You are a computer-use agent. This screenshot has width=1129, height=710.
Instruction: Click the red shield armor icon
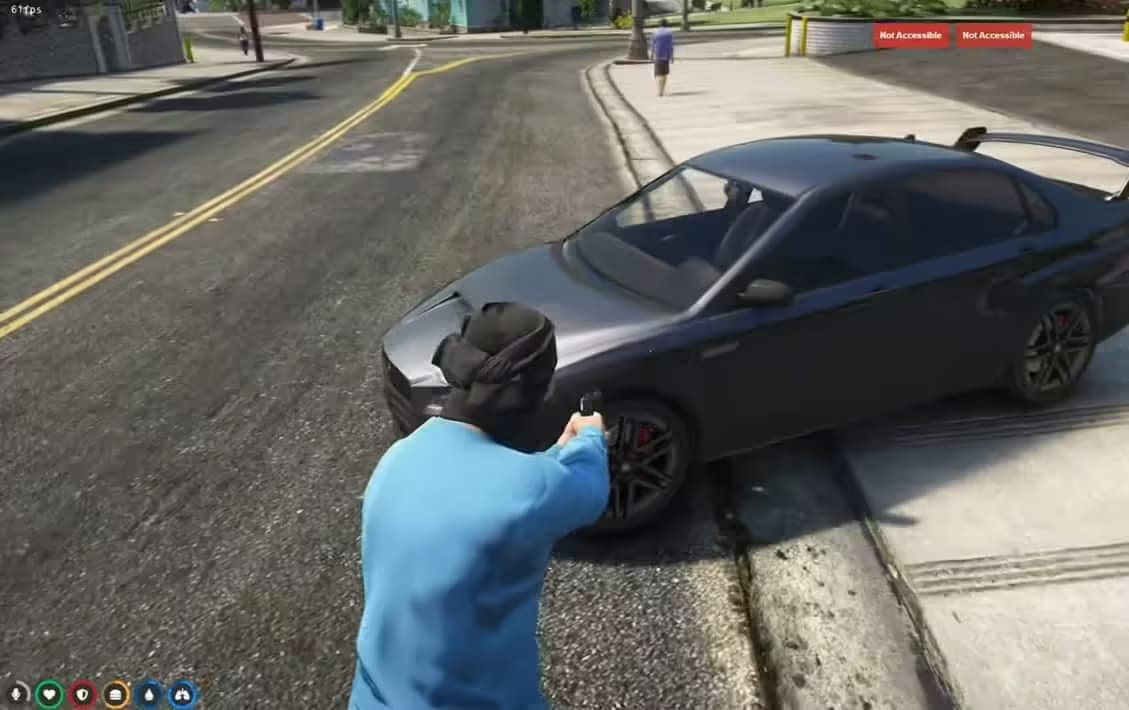tap(83, 693)
